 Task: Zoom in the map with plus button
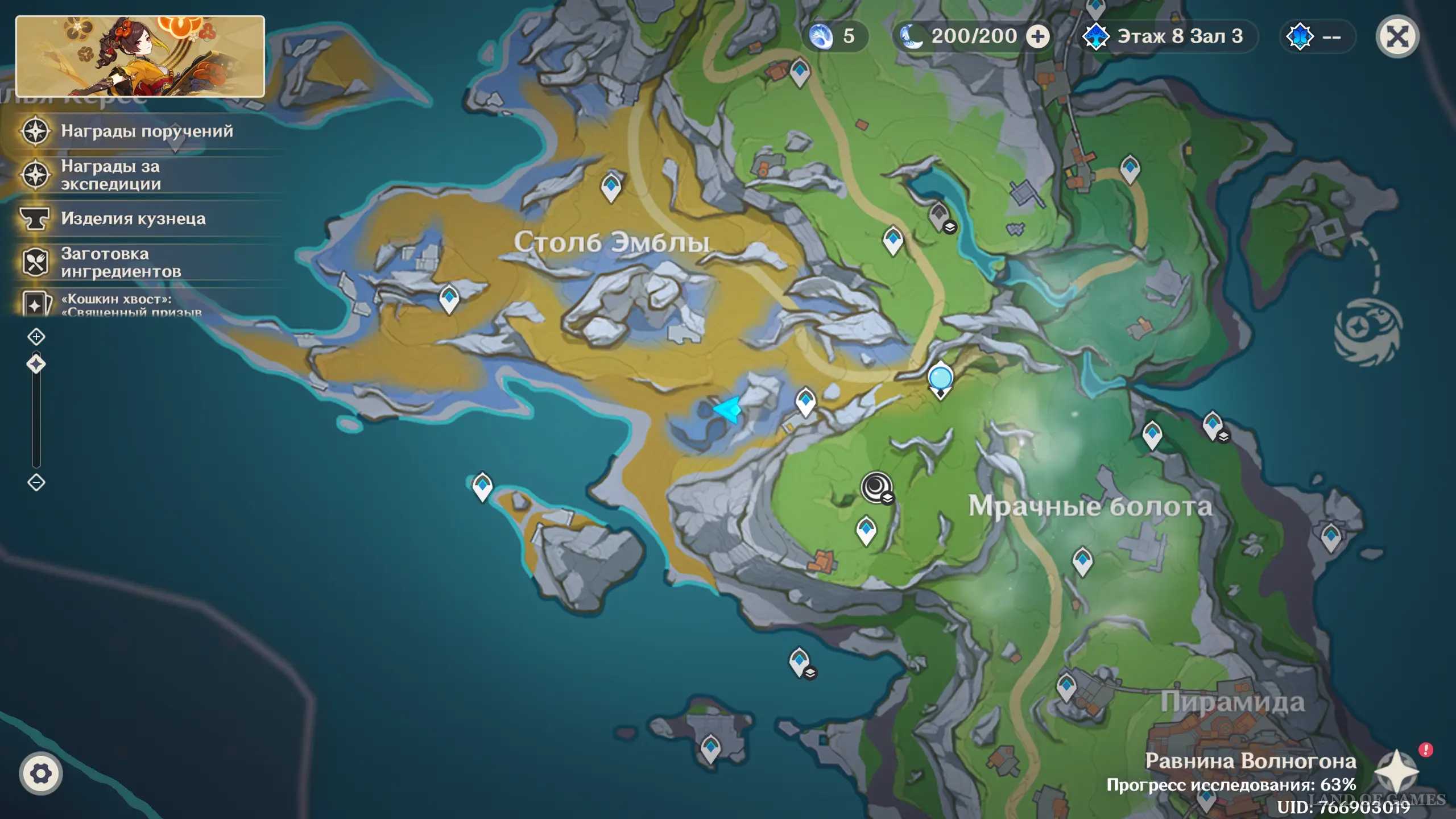coord(36,337)
